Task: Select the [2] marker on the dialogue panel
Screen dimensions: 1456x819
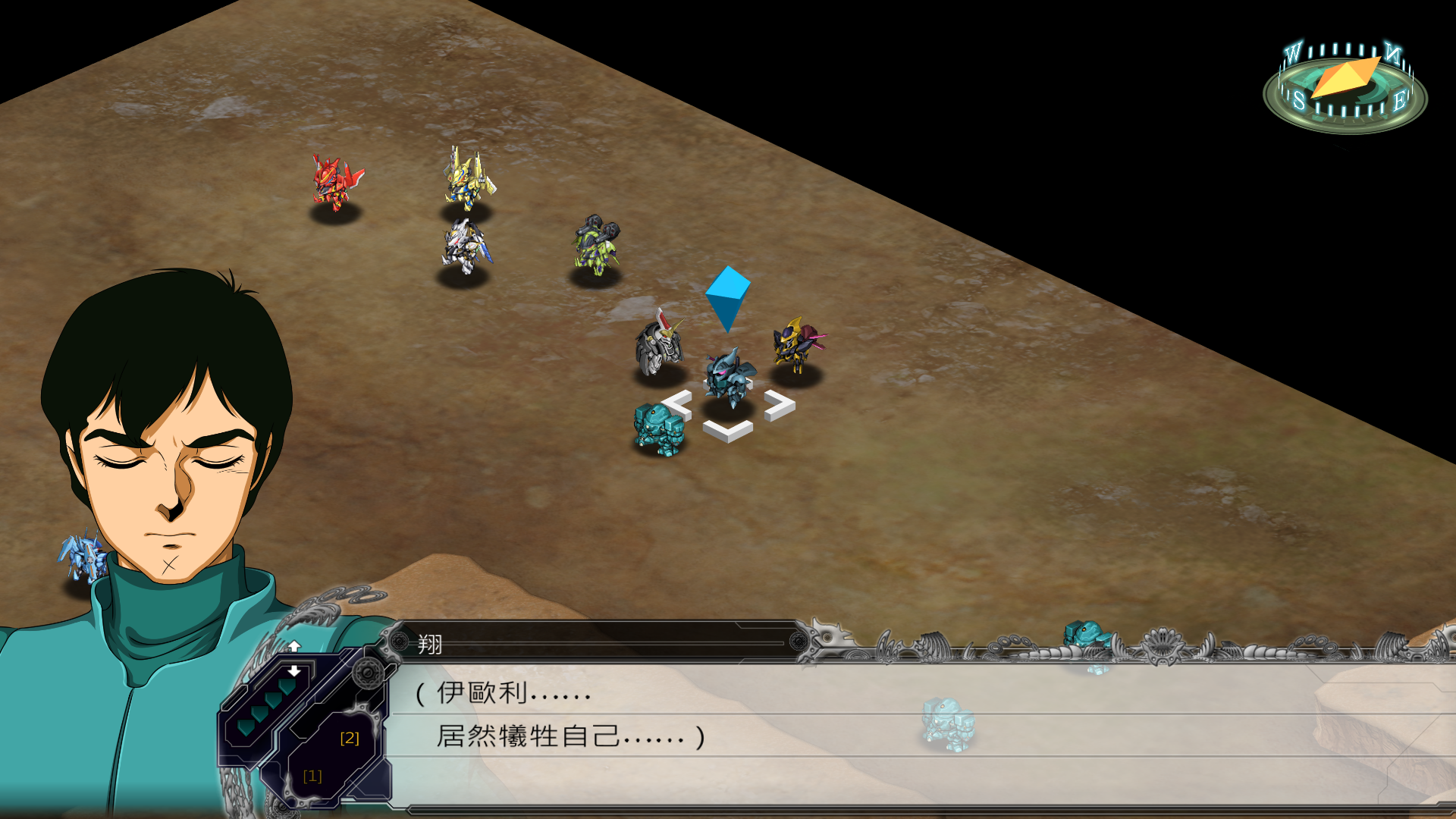Action: pos(350,738)
